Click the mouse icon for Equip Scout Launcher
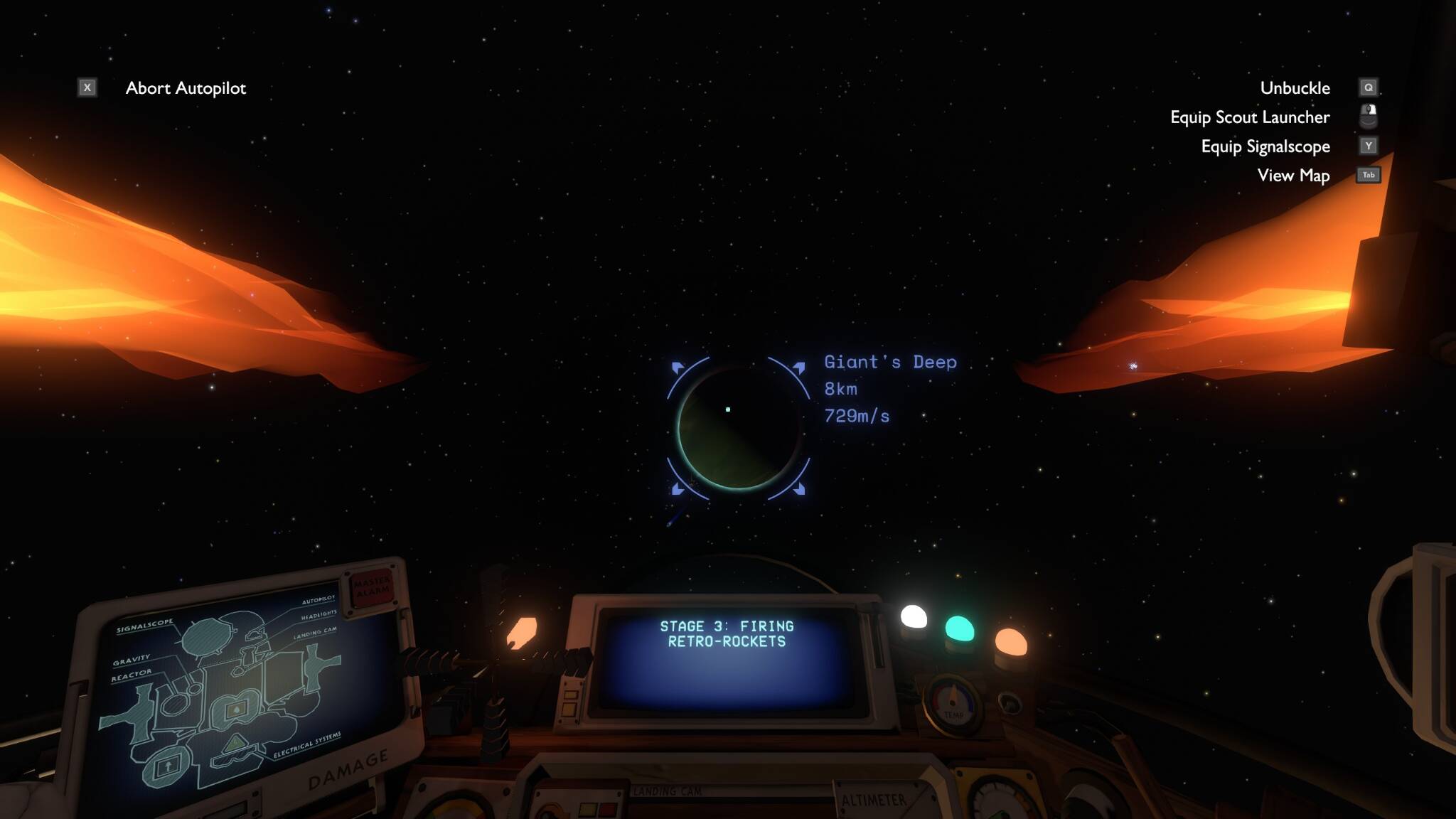This screenshot has width=1456, height=819. coord(1369,117)
